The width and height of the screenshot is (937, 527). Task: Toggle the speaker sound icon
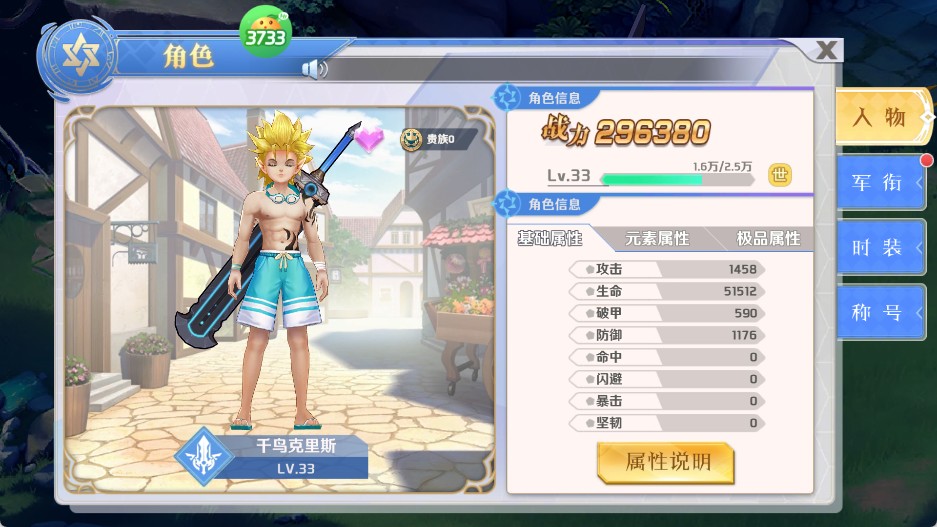point(314,69)
